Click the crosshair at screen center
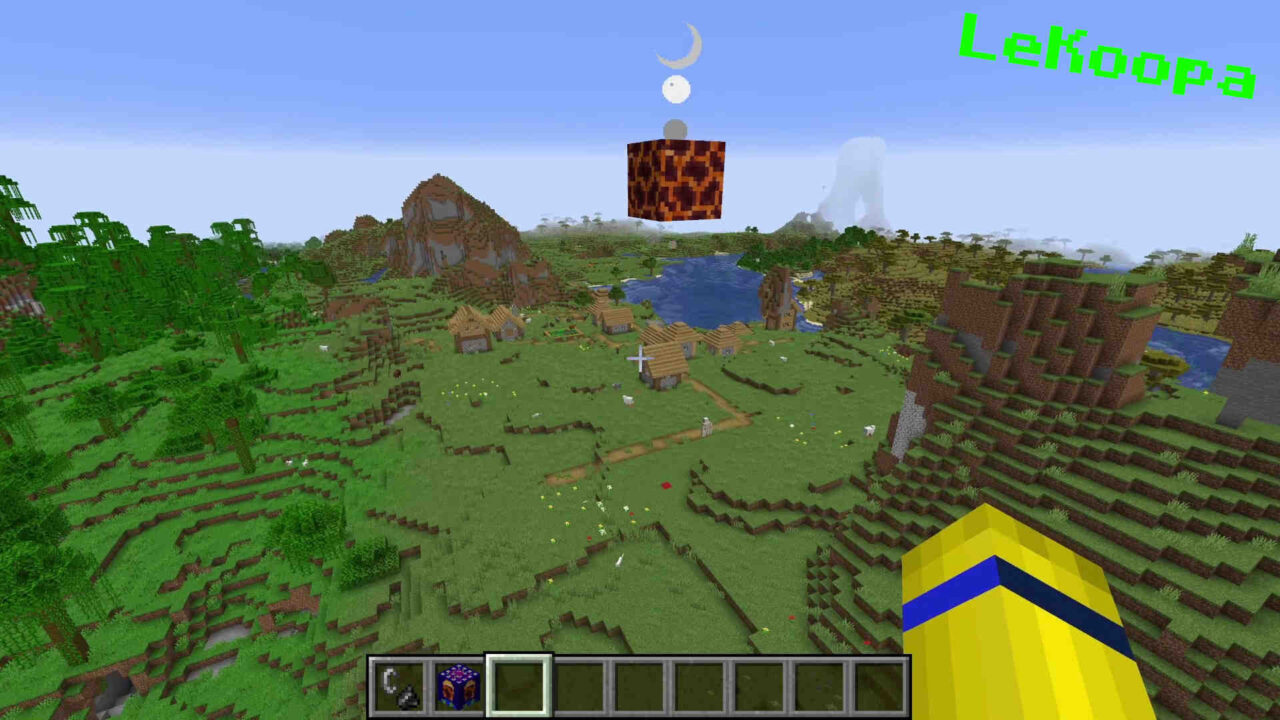The width and height of the screenshot is (1280, 720). tap(638, 356)
